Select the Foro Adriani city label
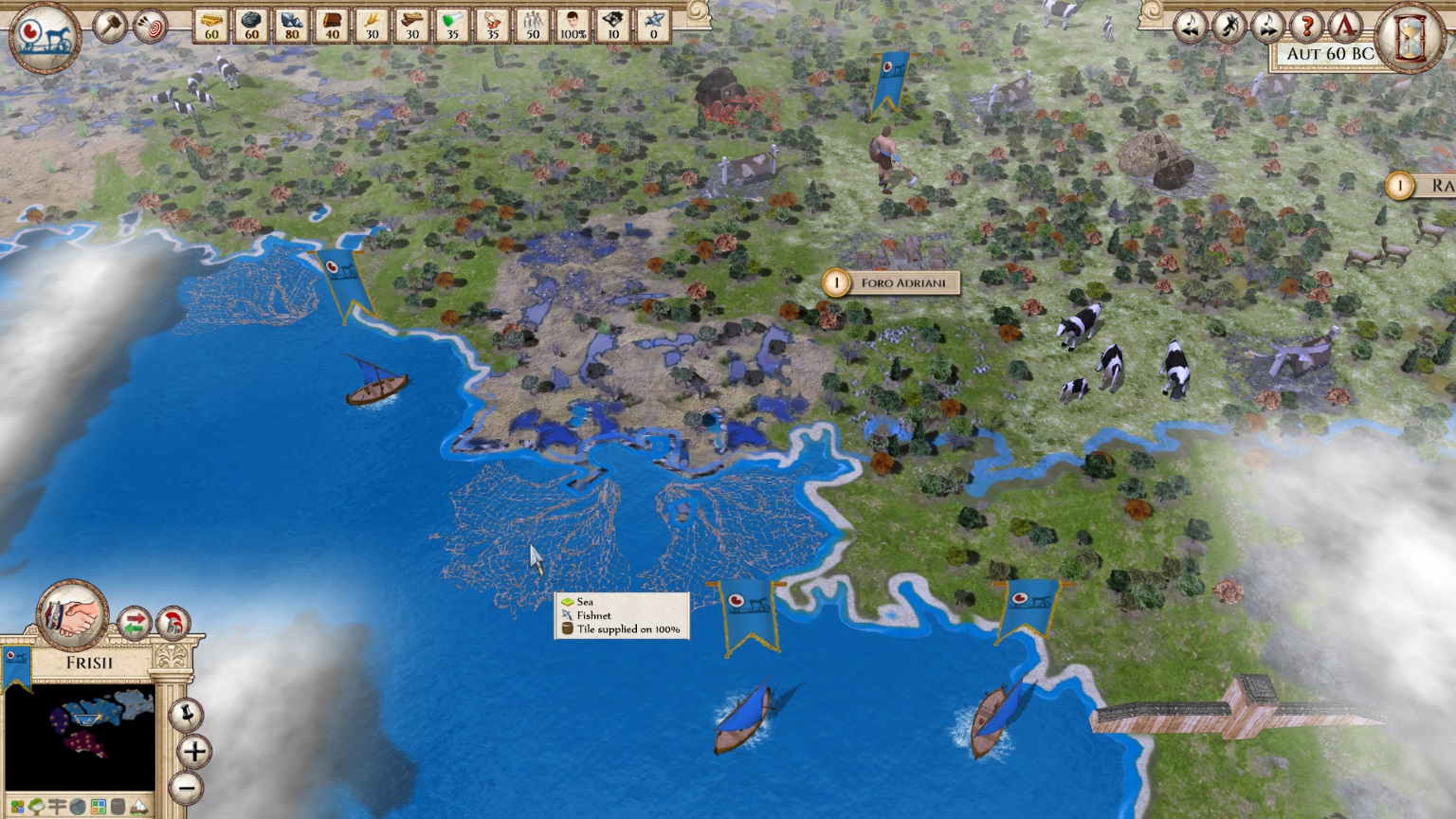Screen dimensions: 1456x819 point(901,282)
